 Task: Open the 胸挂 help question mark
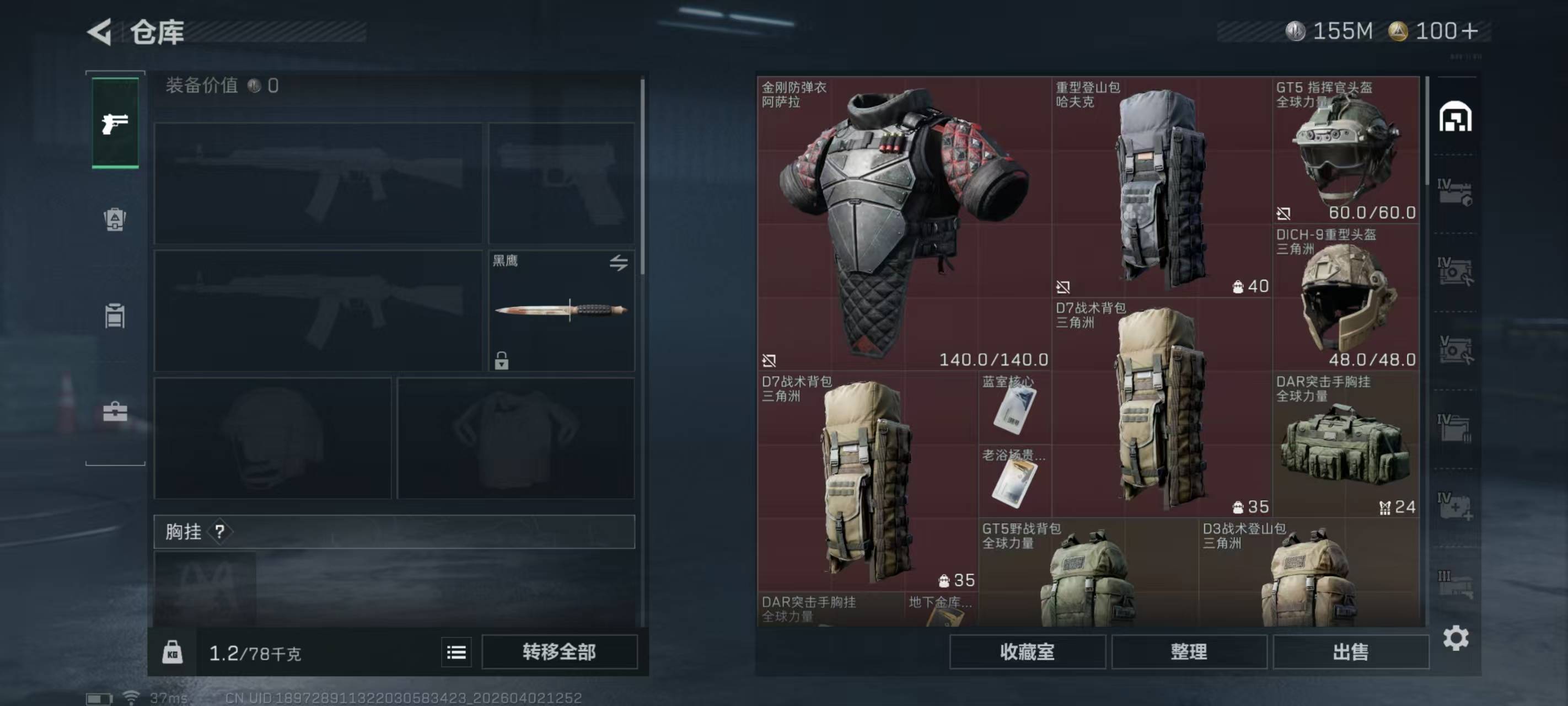220,532
